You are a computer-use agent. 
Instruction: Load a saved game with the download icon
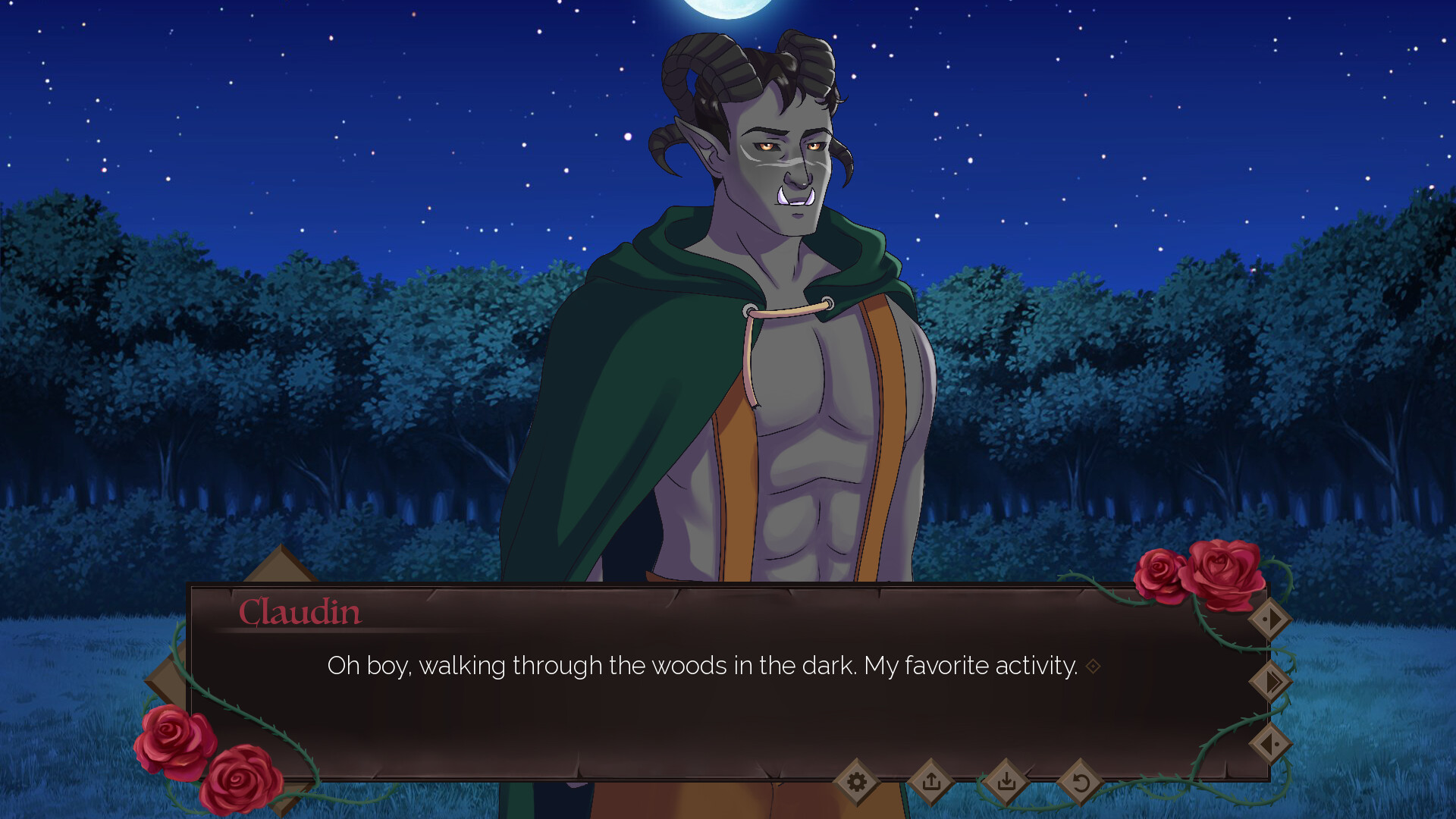pos(1006,781)
